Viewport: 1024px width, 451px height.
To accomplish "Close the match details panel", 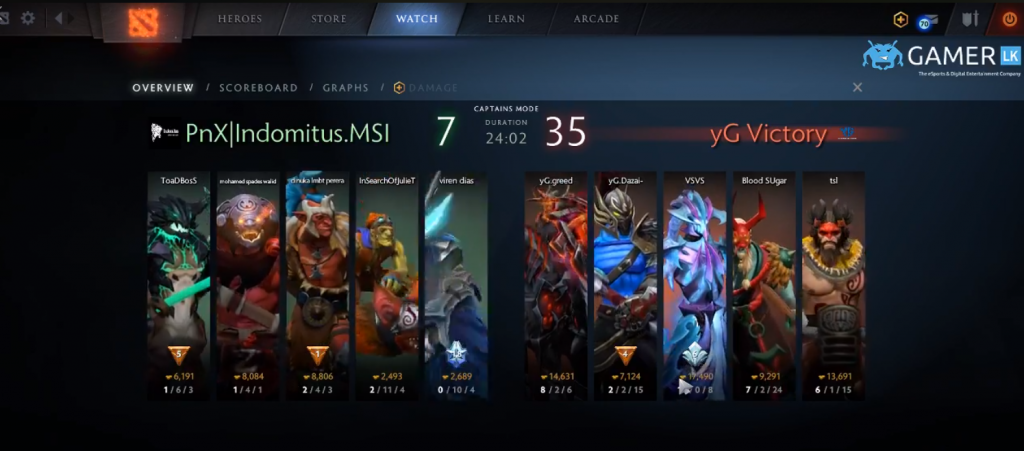I will [x=857, y=88].
